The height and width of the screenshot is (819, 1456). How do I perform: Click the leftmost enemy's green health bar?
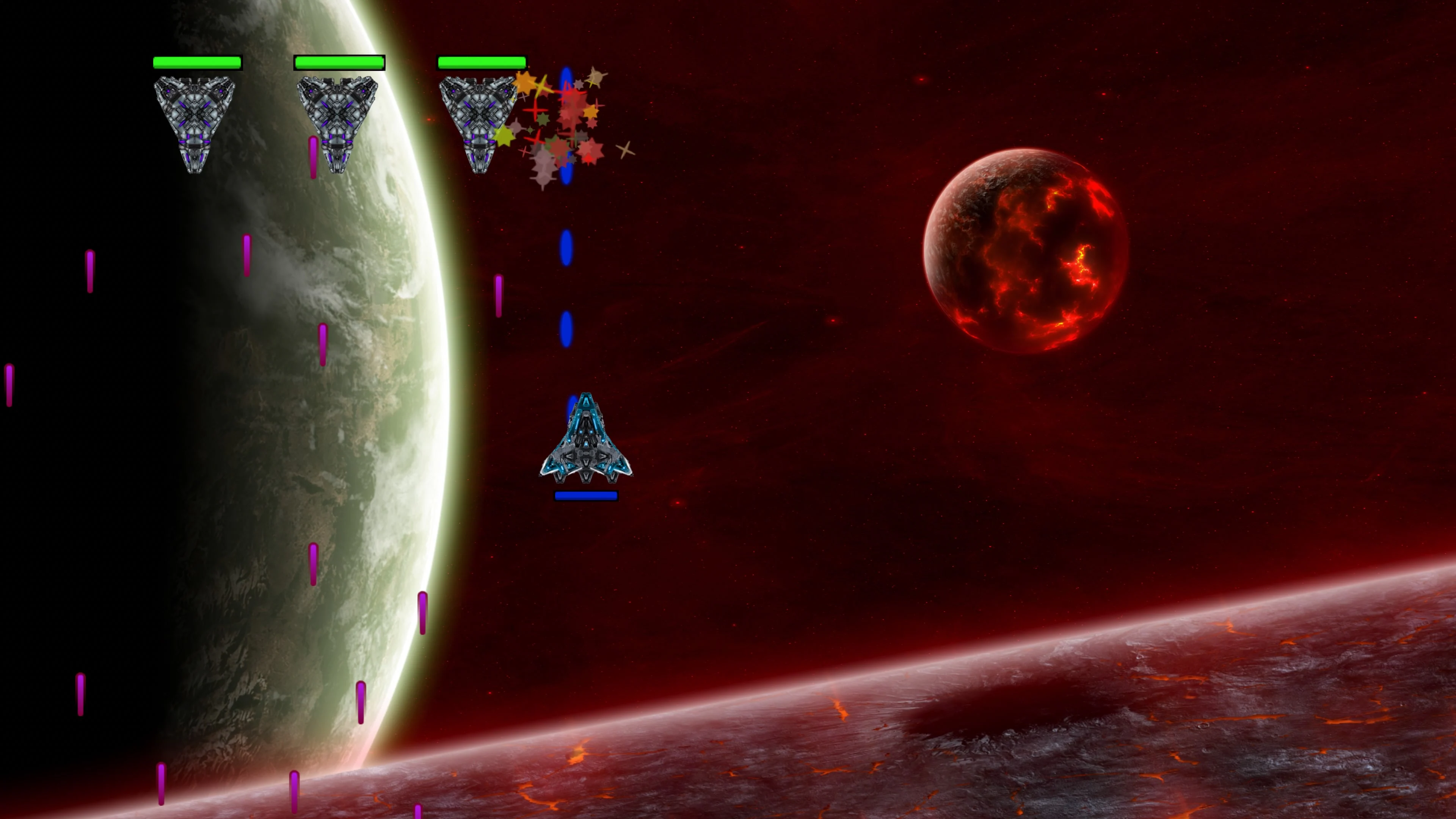(197, 62)
